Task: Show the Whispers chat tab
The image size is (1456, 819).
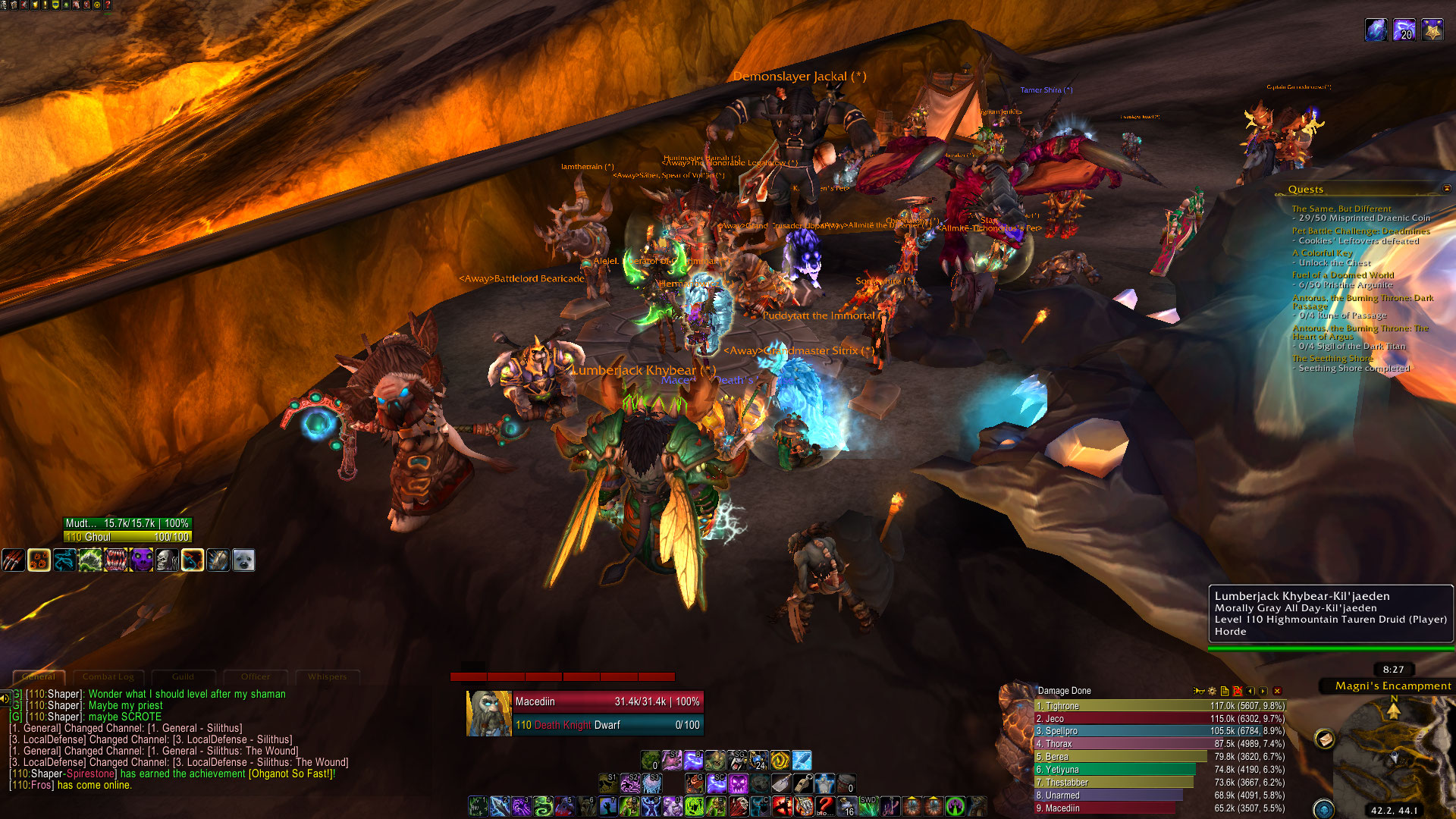Action: click(x=327, y=676)
